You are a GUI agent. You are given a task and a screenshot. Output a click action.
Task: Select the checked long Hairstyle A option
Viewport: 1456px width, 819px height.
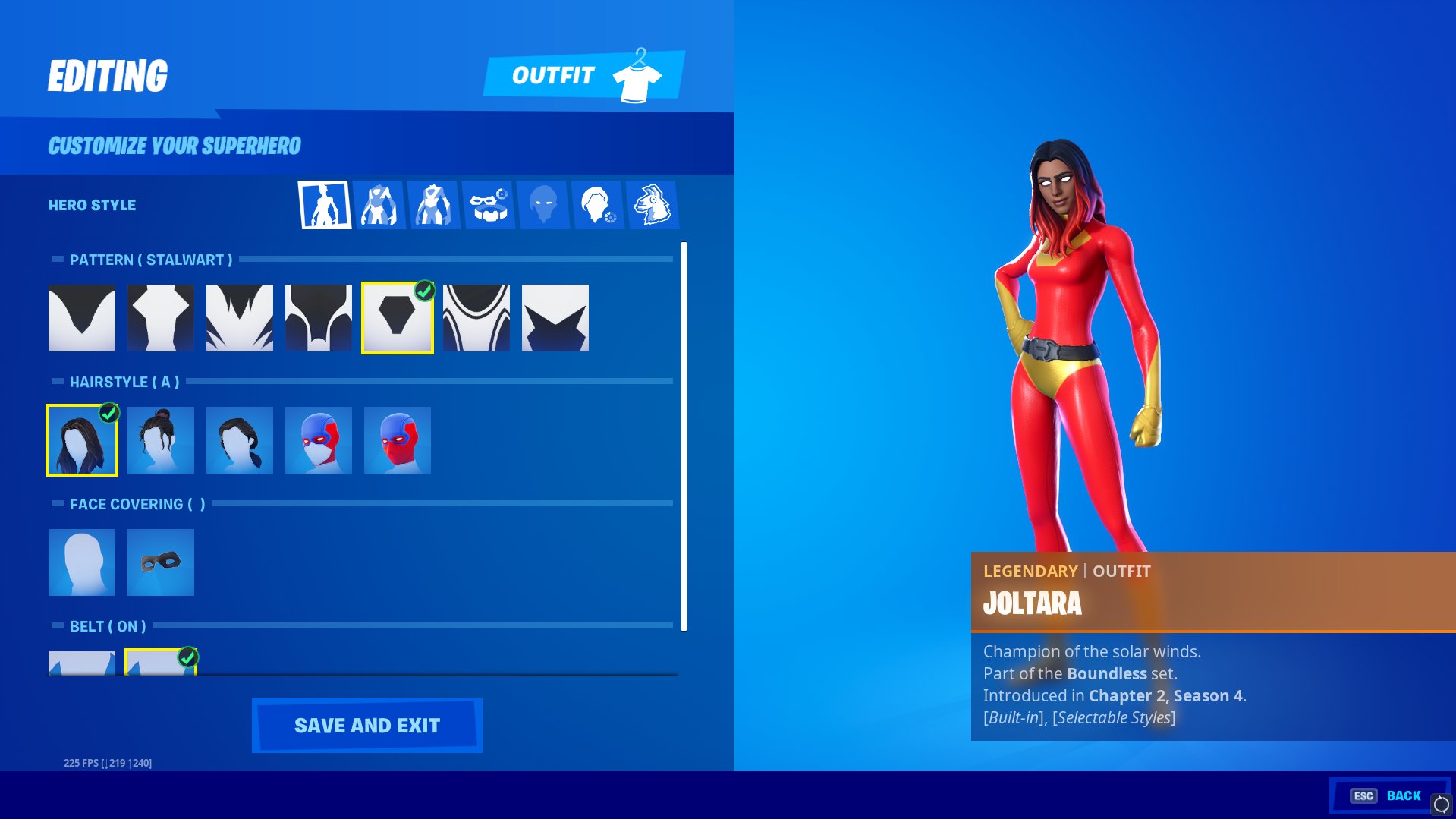tap(81, 440)
